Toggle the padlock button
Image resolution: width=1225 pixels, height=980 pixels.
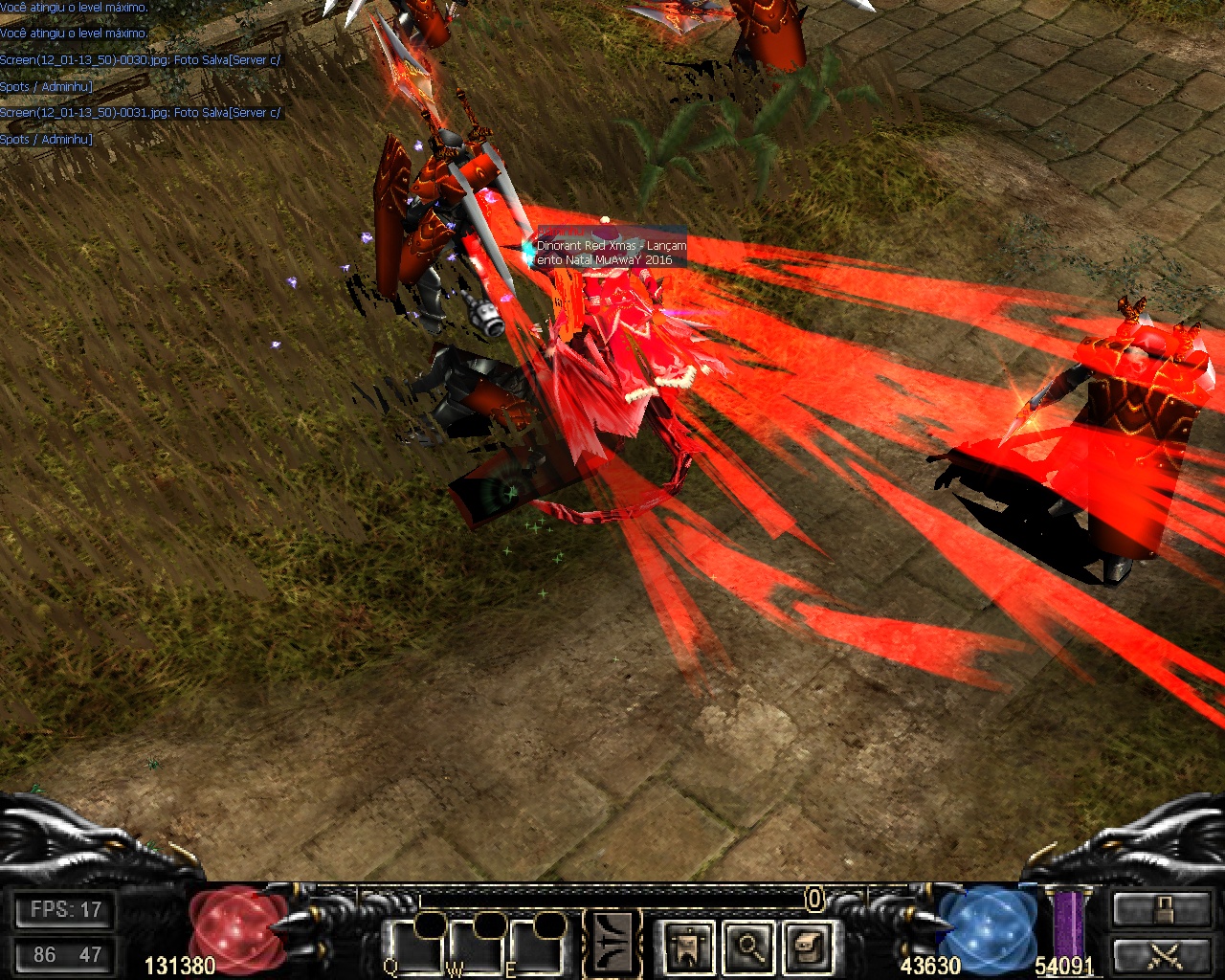click(x=1162, y=909)
